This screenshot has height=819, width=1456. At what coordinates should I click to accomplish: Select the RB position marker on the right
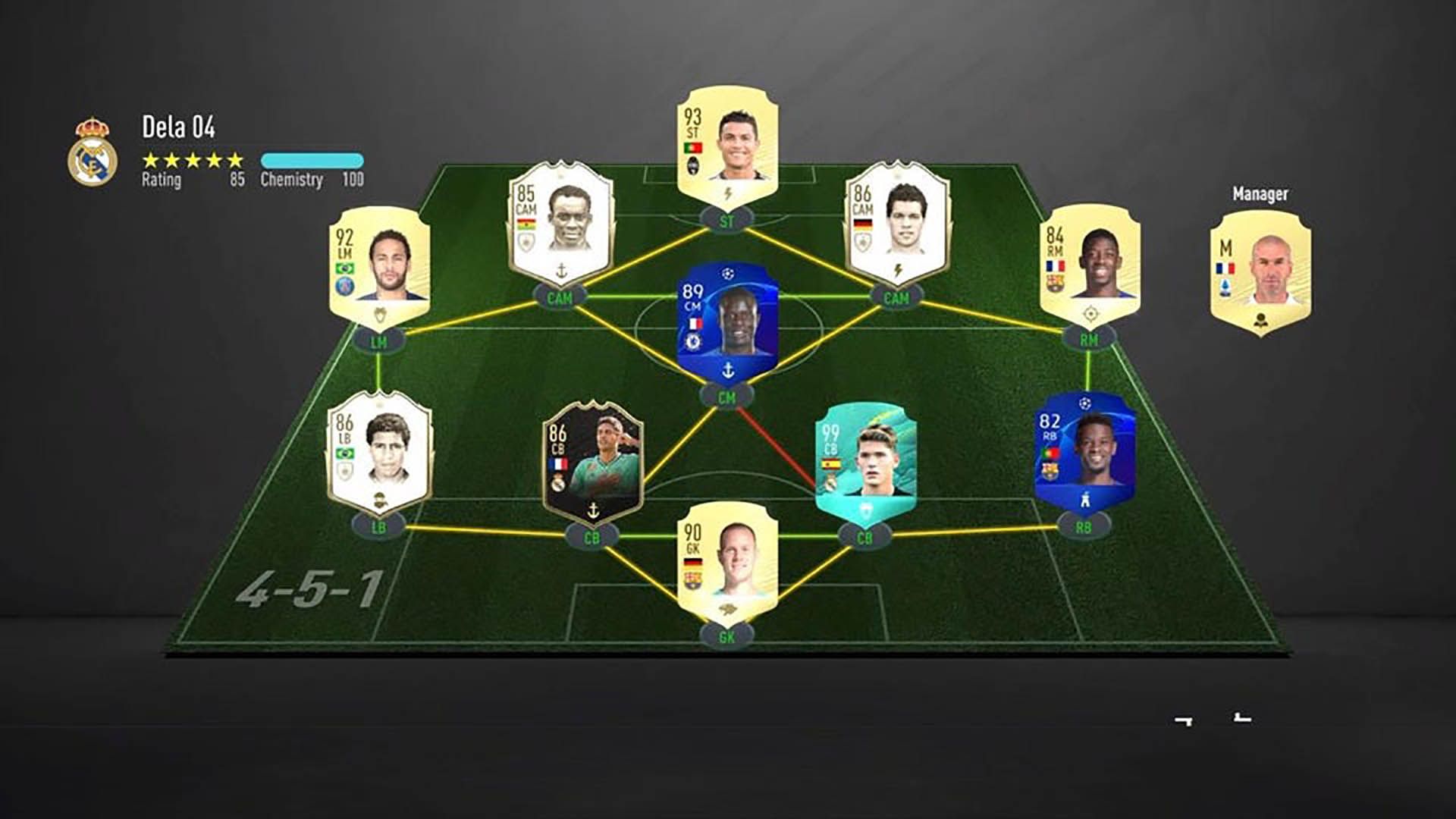[x=1083, y=524]
